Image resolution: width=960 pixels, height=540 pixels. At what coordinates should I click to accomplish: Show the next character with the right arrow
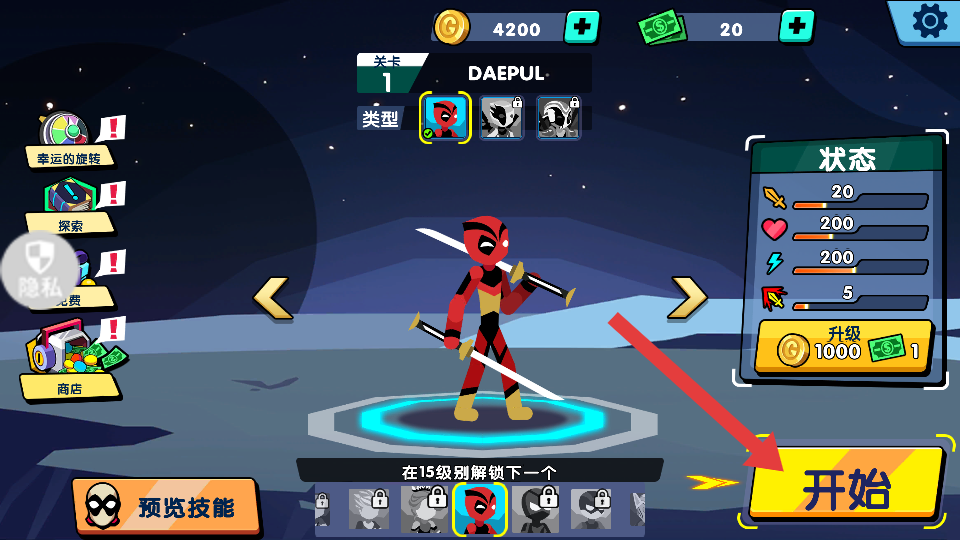[688, 297]
